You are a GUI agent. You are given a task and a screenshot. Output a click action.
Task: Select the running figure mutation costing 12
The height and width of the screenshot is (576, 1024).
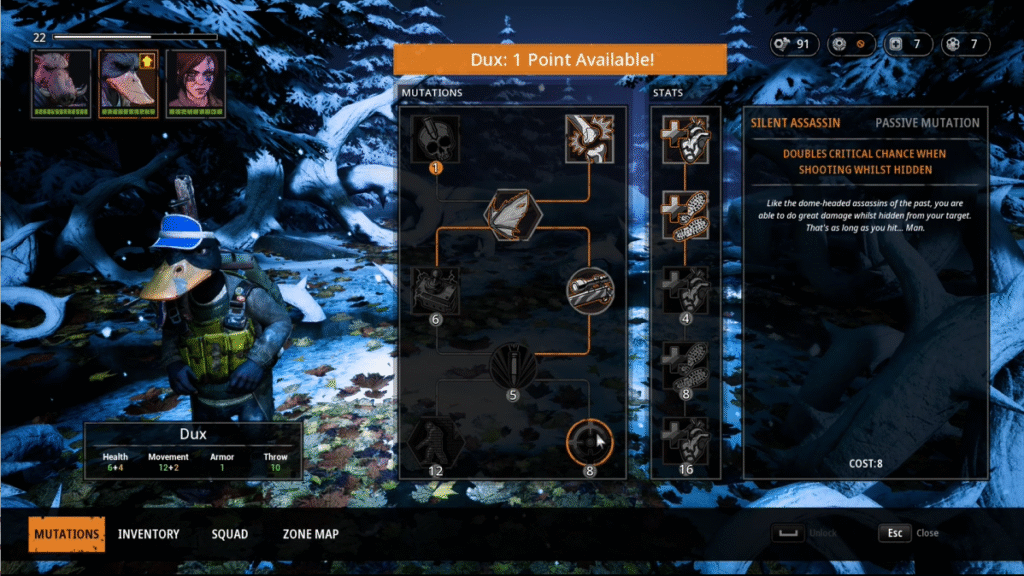(x=436, y=442)
